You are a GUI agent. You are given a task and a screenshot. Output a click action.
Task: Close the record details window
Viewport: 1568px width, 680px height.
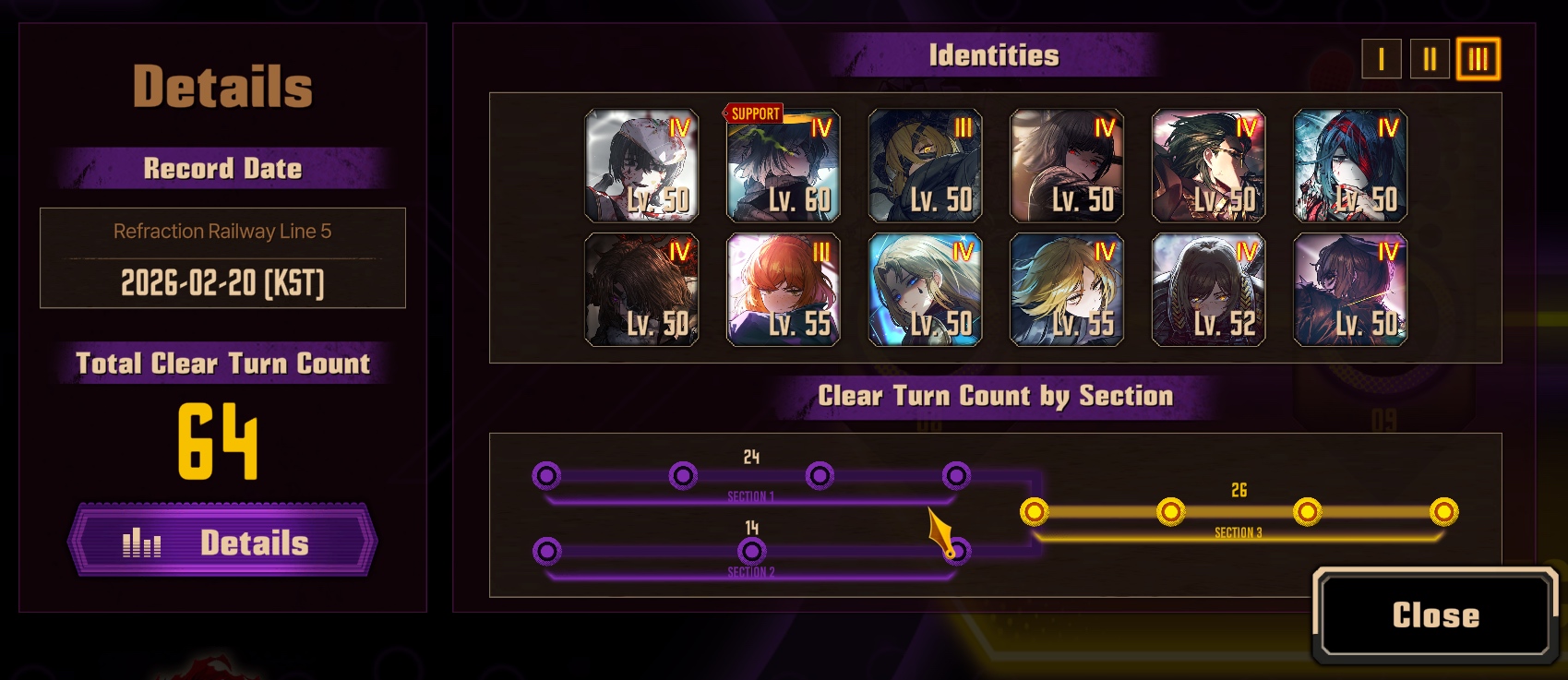click(1435, 615)
